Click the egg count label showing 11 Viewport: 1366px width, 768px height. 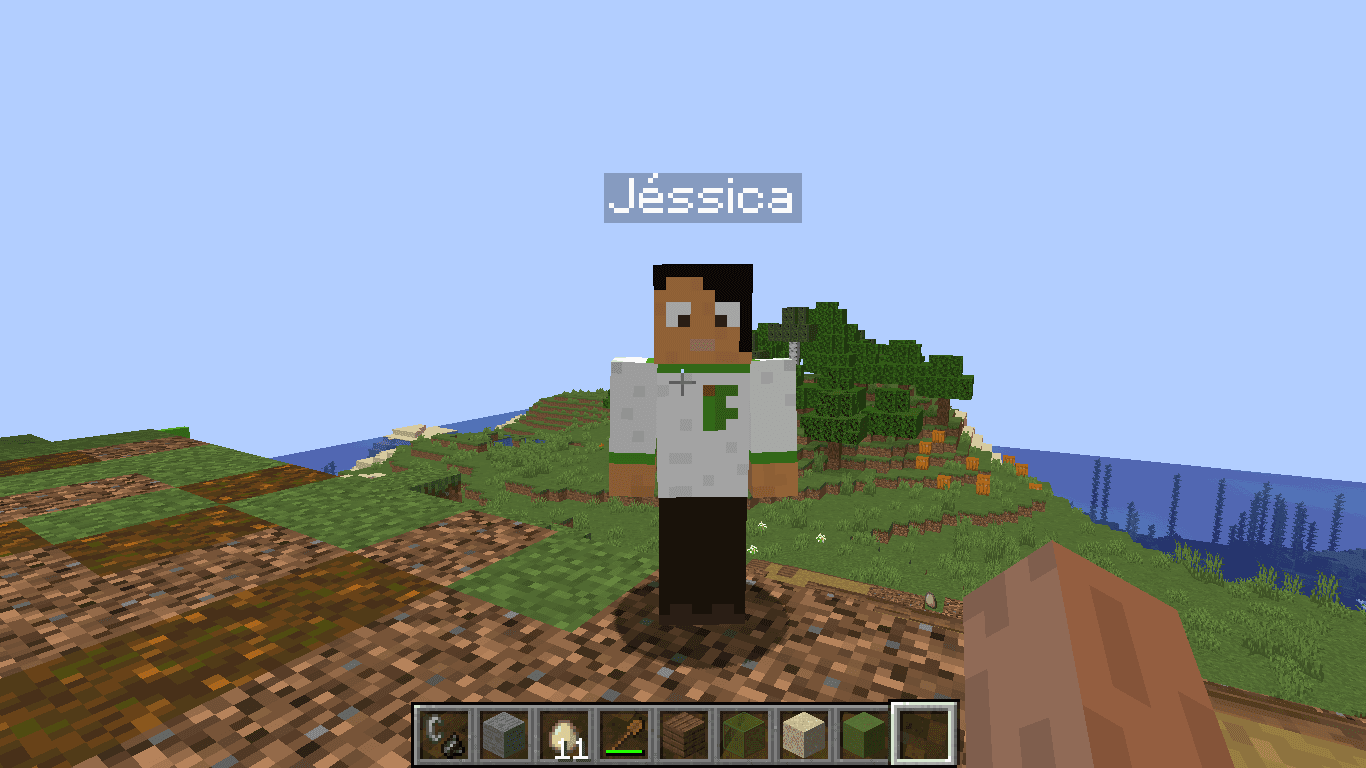tap(570, 750)
